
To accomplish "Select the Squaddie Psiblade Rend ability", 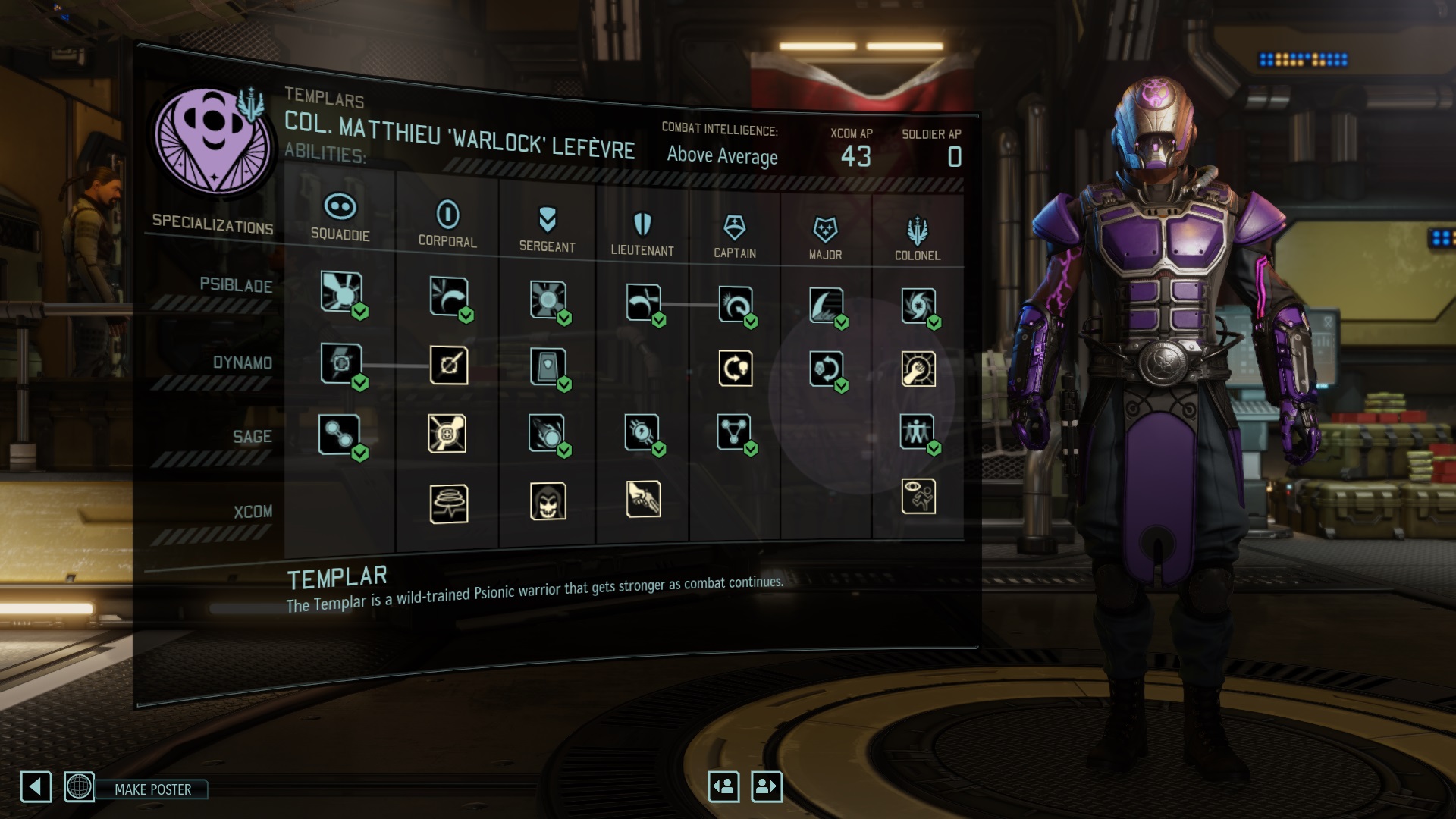I will coord(341,291).
